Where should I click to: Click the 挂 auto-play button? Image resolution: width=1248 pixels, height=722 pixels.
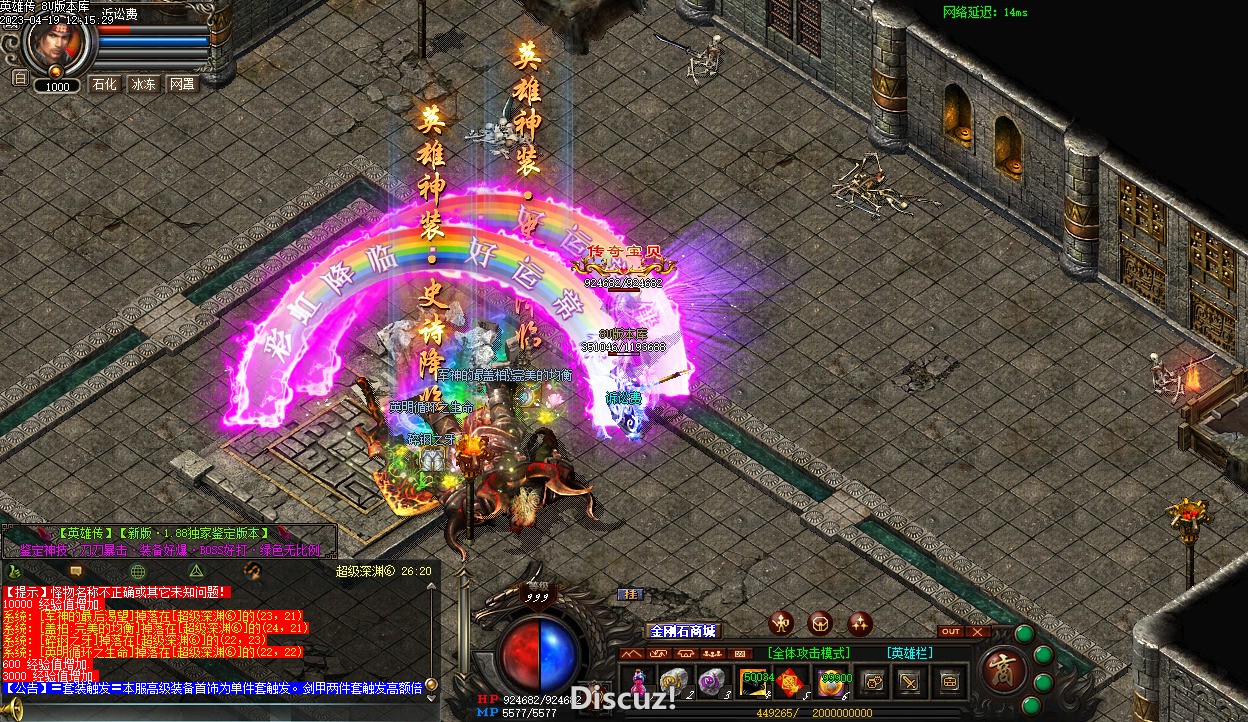click(630, 594)
